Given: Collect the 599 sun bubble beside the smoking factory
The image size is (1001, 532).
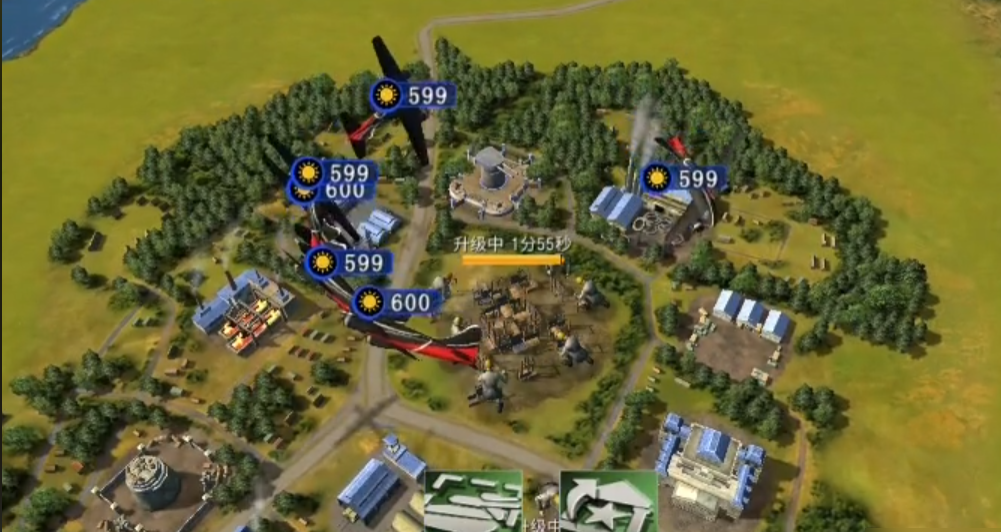Looking at the screenshot, I should point(684,179).
